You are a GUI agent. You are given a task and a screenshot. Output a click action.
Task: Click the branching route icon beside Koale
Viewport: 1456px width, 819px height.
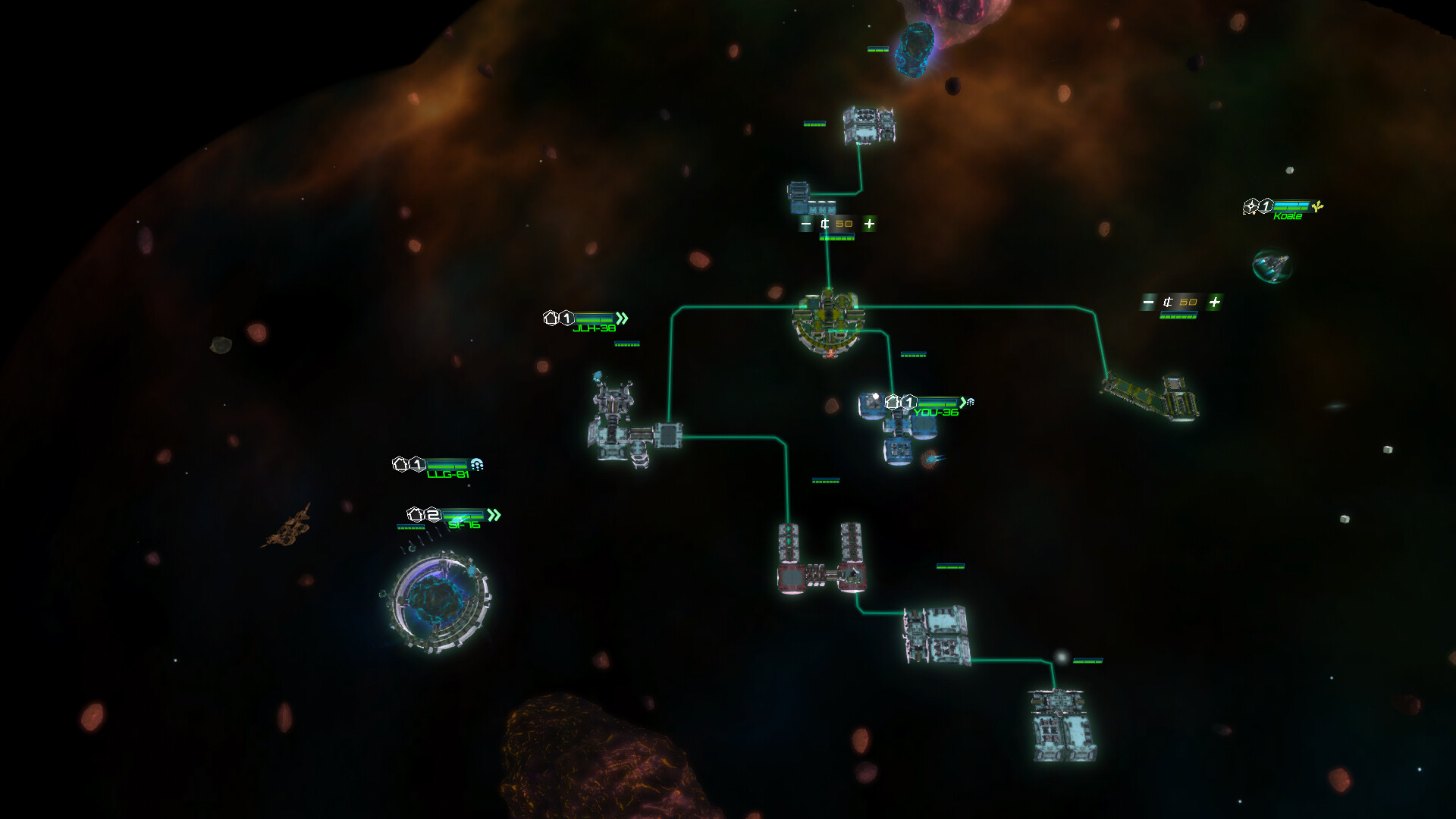(1317, 206)
